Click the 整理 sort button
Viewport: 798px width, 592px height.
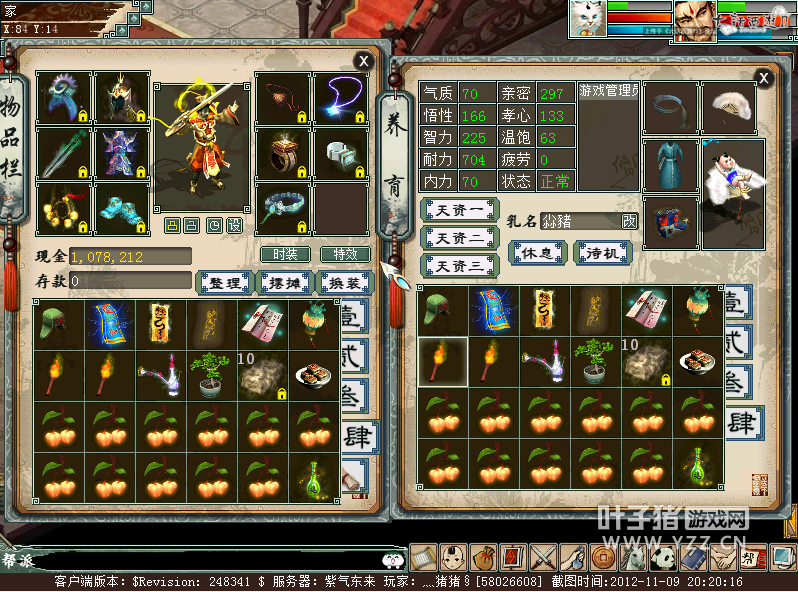tap(223, 283)
